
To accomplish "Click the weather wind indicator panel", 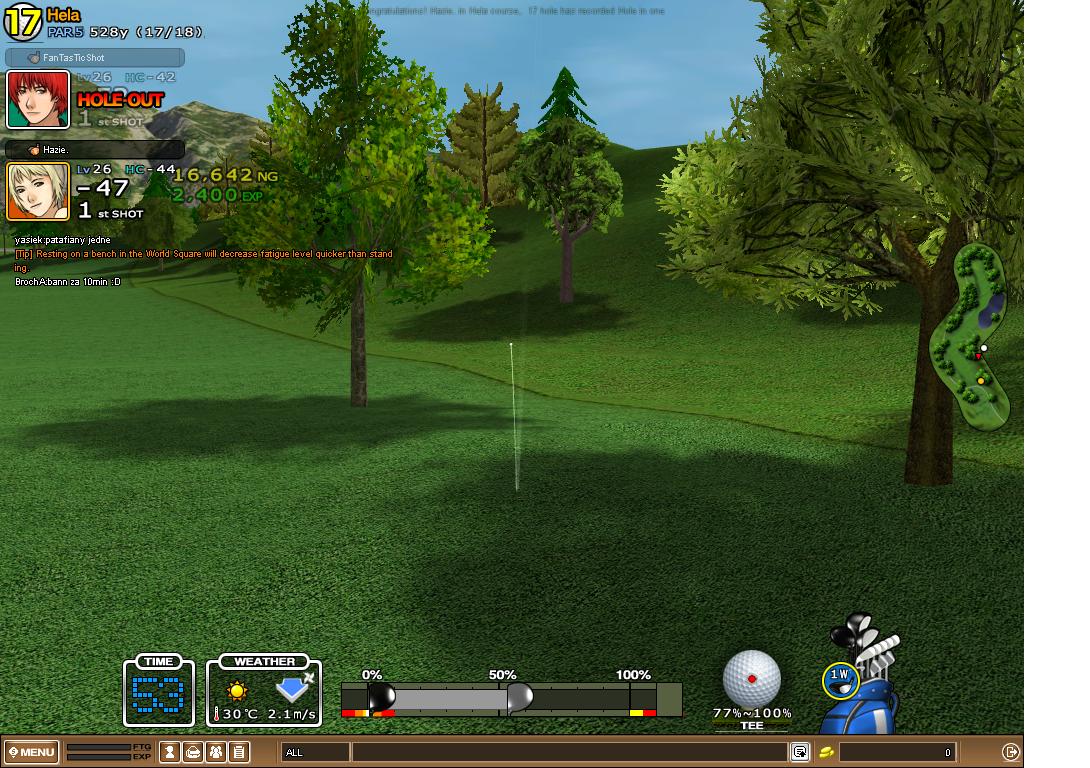I will 265,690.
